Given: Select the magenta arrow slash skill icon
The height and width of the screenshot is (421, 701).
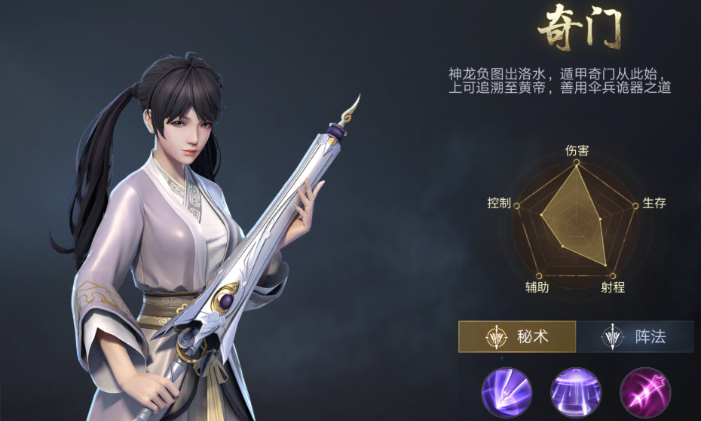Looking at the screenshot, I should pyautogui.click(x=644, y=391).
